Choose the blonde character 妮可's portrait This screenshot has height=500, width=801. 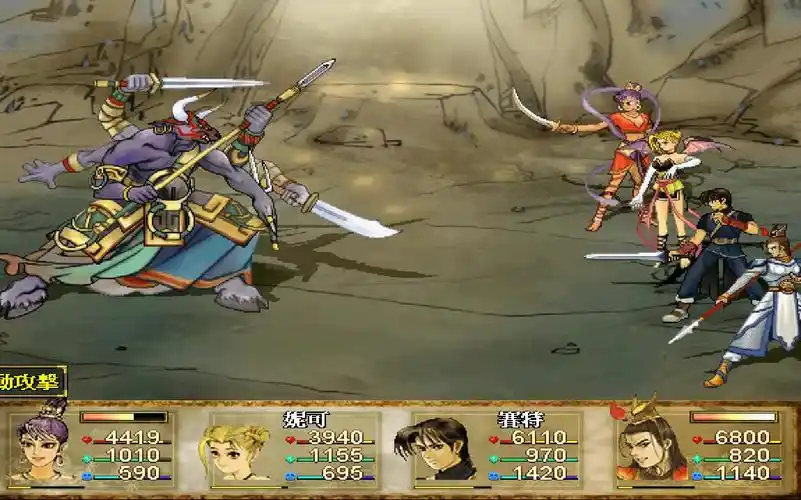click(x=239, y=449)
